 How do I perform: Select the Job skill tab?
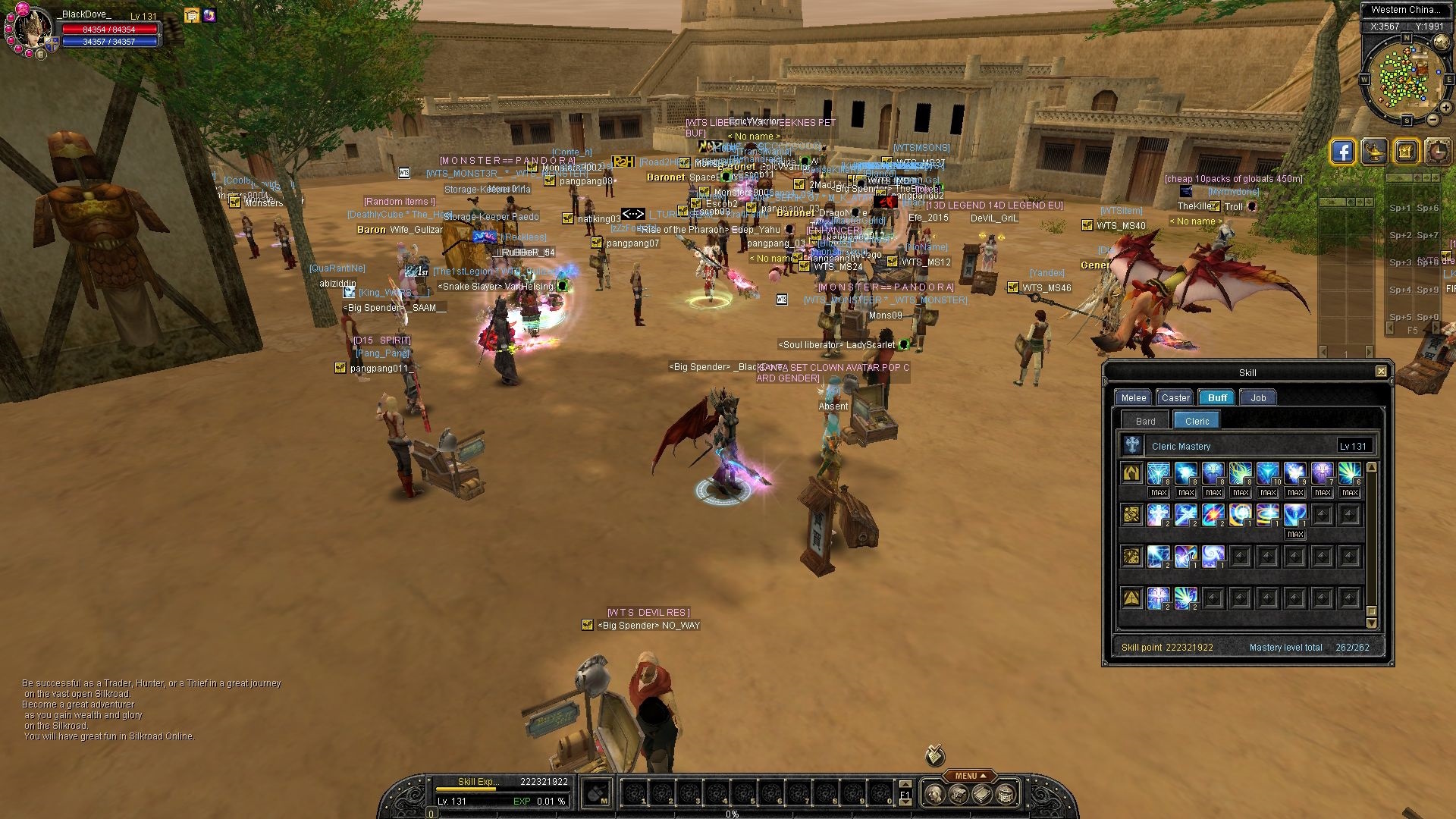1258,397
